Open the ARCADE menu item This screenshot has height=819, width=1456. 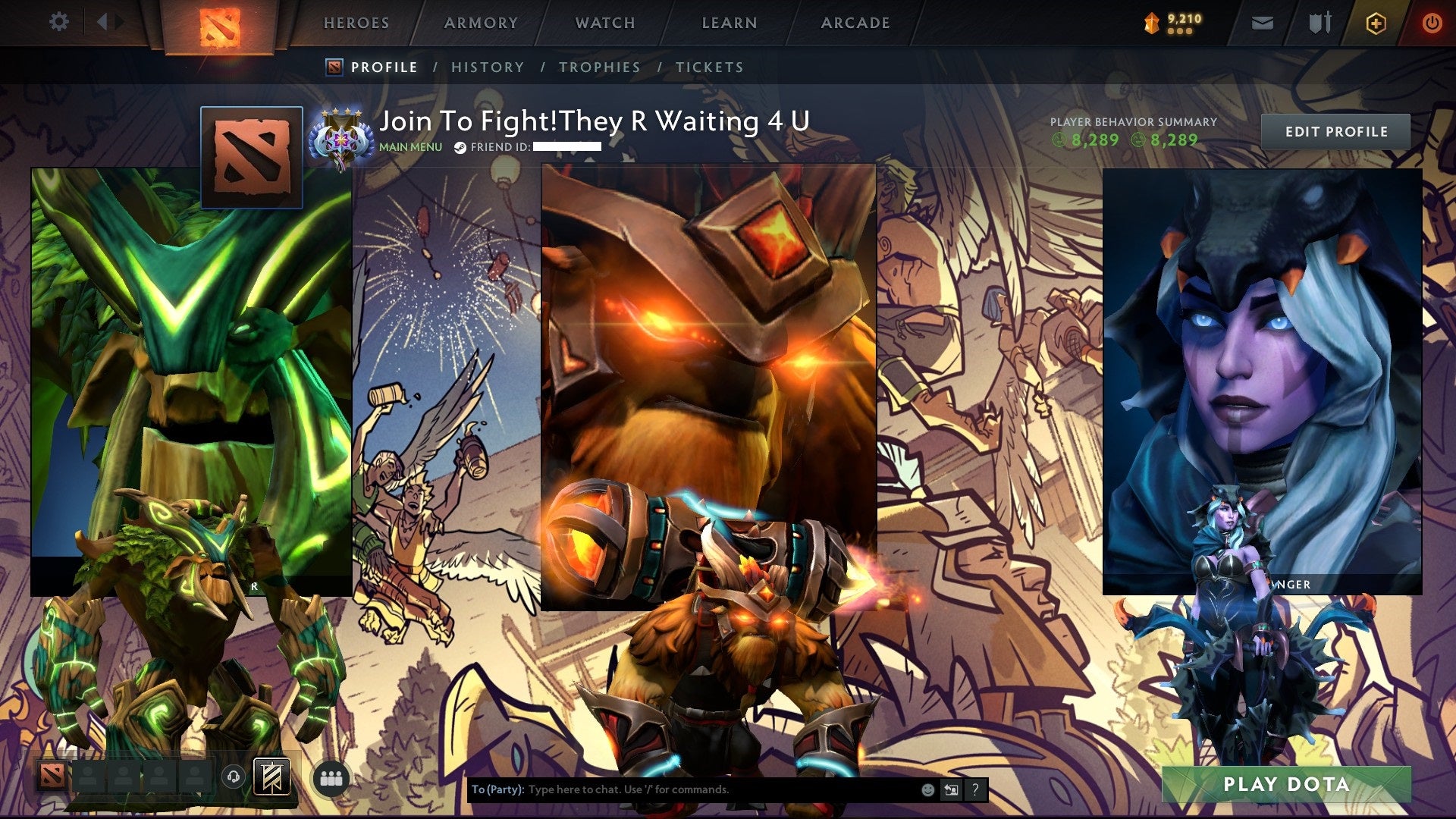click(855, 23)
